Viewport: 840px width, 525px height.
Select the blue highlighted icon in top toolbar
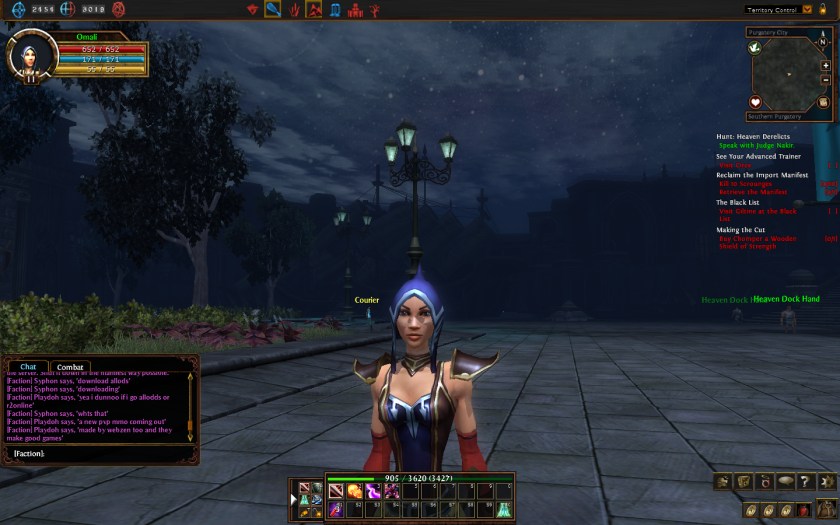tap(272, 10)
